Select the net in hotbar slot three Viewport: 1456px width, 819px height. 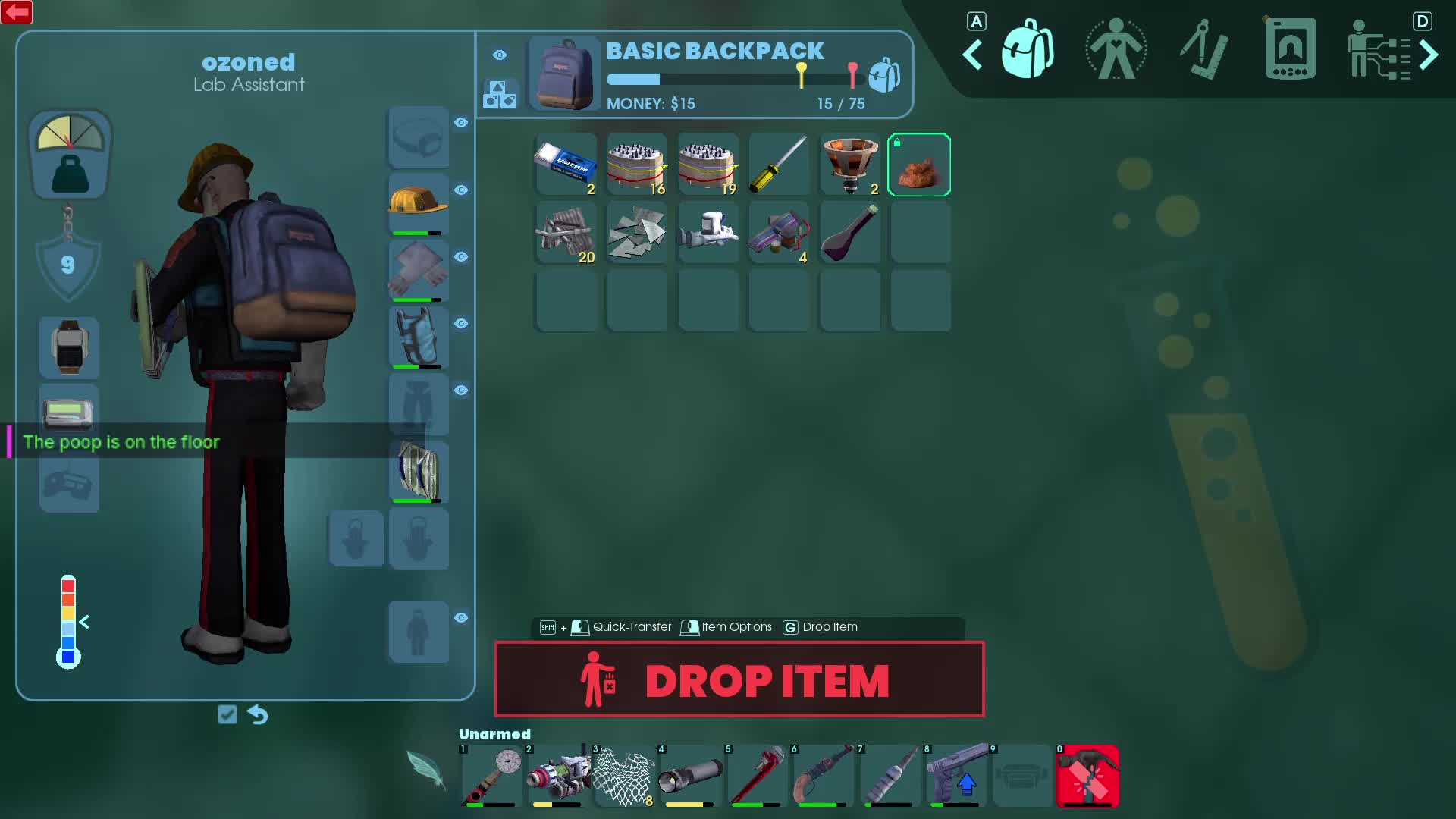[x=623, y=776]
